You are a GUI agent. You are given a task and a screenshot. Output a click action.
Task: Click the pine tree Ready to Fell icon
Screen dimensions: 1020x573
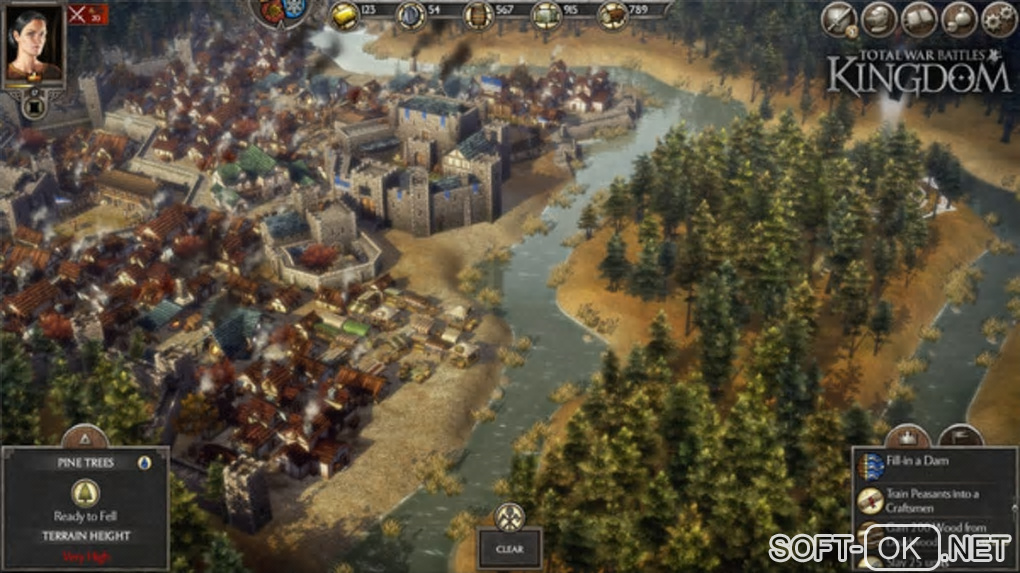(85, 492)
